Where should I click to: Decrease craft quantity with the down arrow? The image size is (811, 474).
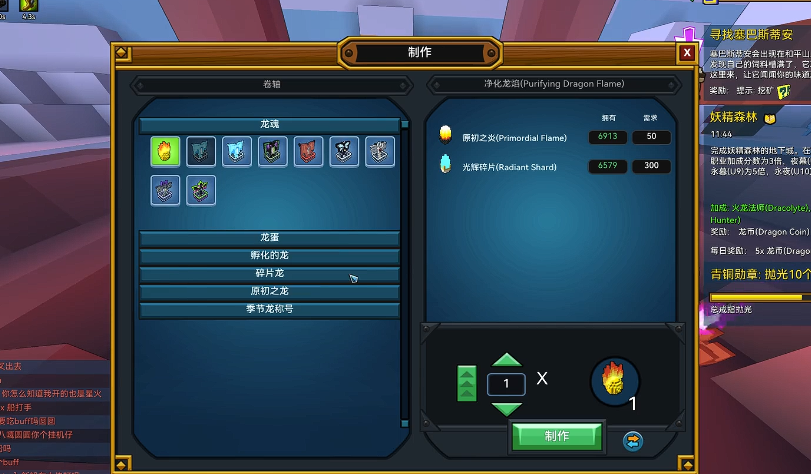(x=507, y=408)
